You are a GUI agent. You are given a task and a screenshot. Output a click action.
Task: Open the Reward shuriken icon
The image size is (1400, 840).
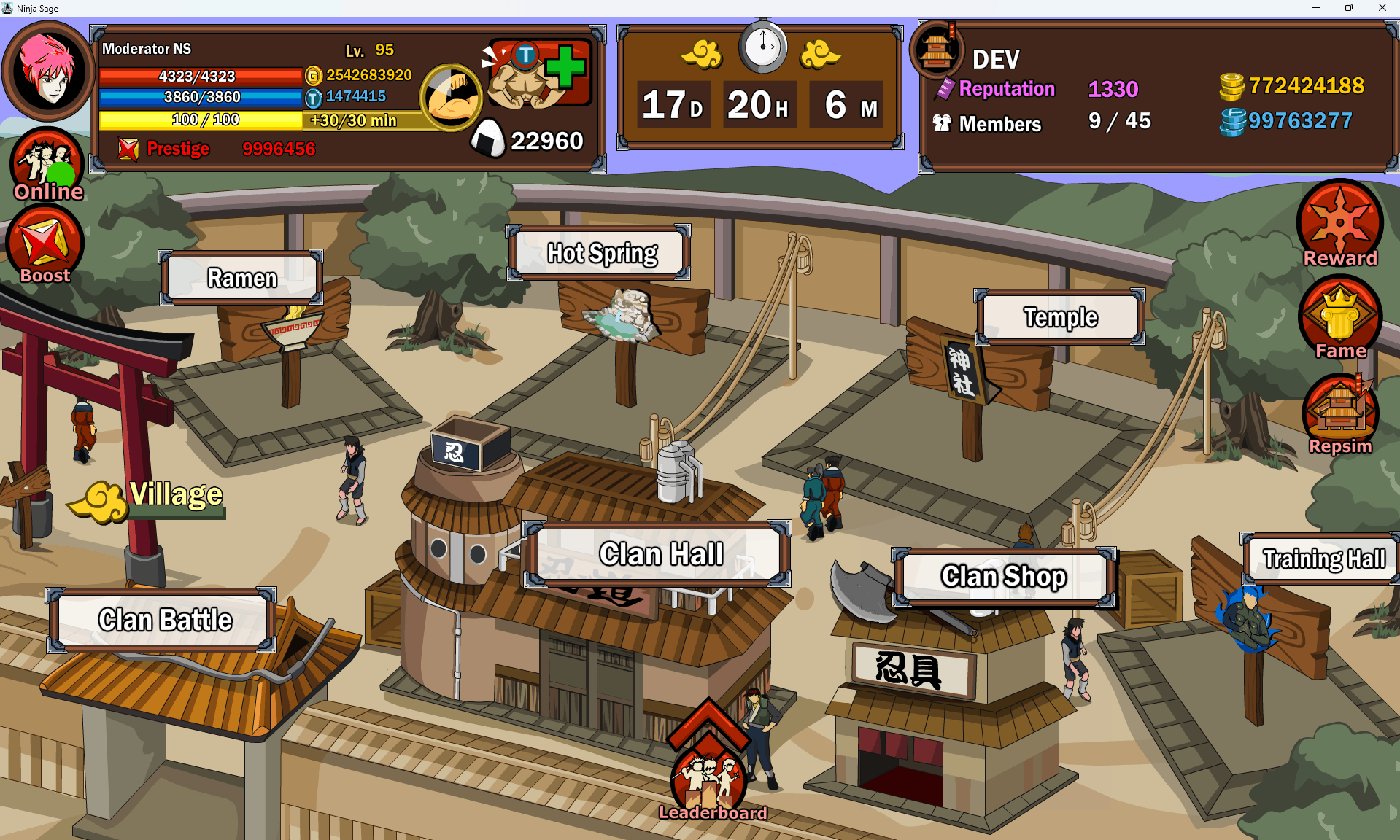1340,223
